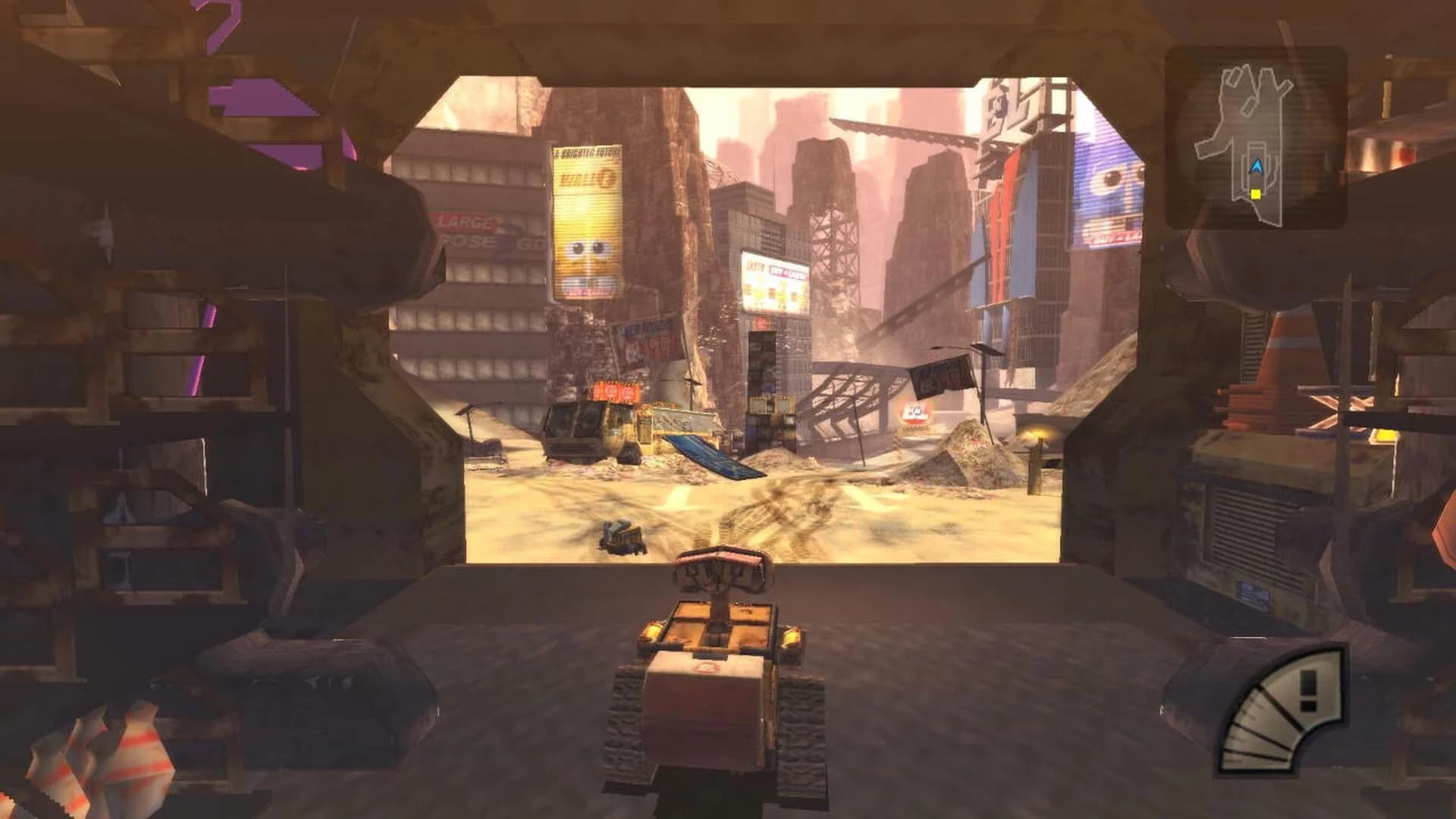Image resolution: width=1456 pixels, height=819 pixels.
Task: Click the yellow objective marker on the minimap
Action: pos(1256,195)
